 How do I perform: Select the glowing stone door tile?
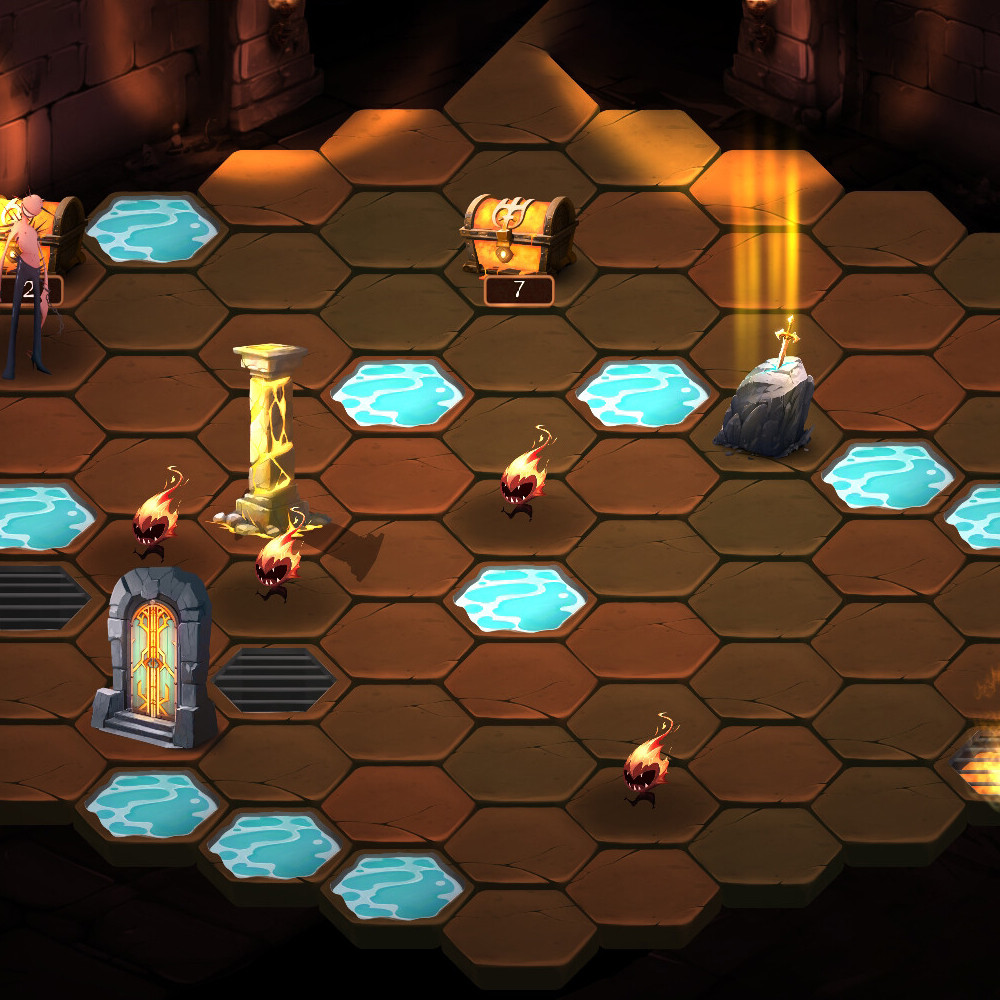point(155,660)
